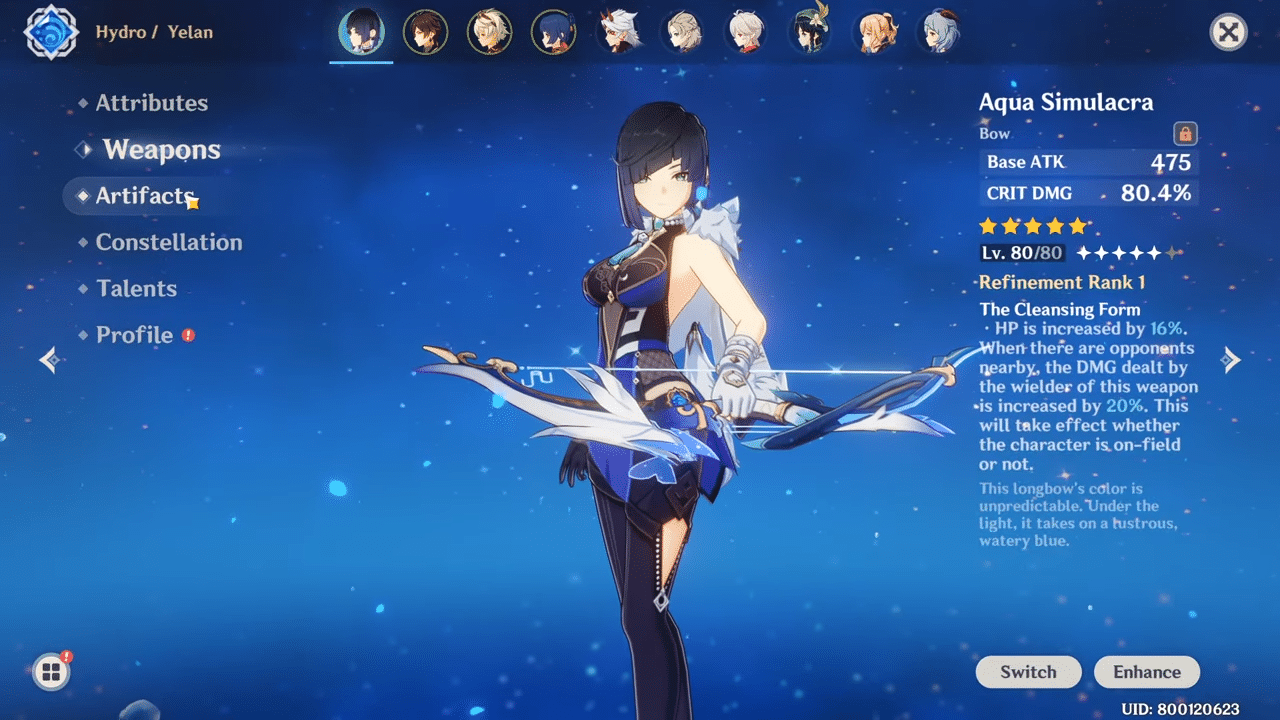Toggle the weapon lock icon
This screenshot has width=1280, height=720.
click(x=1185, y=133)
